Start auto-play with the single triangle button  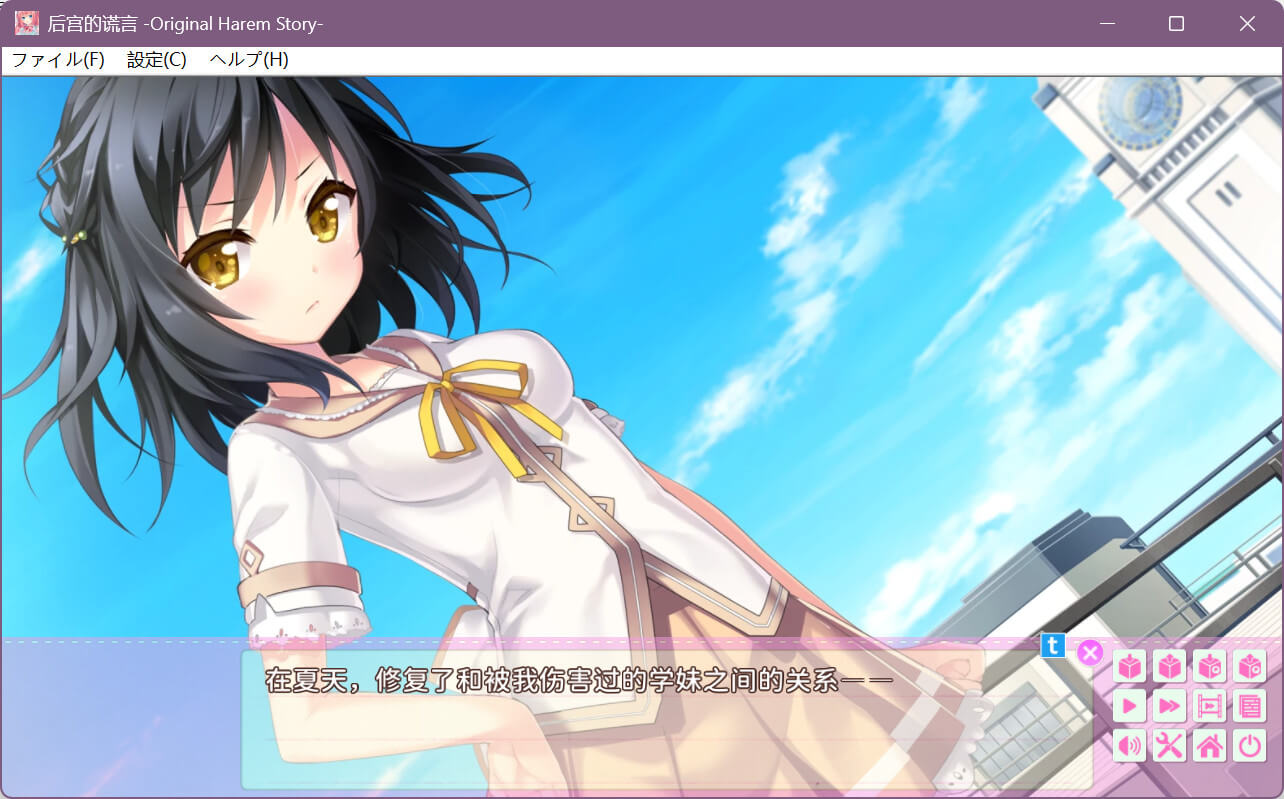tap(1130, 706)
